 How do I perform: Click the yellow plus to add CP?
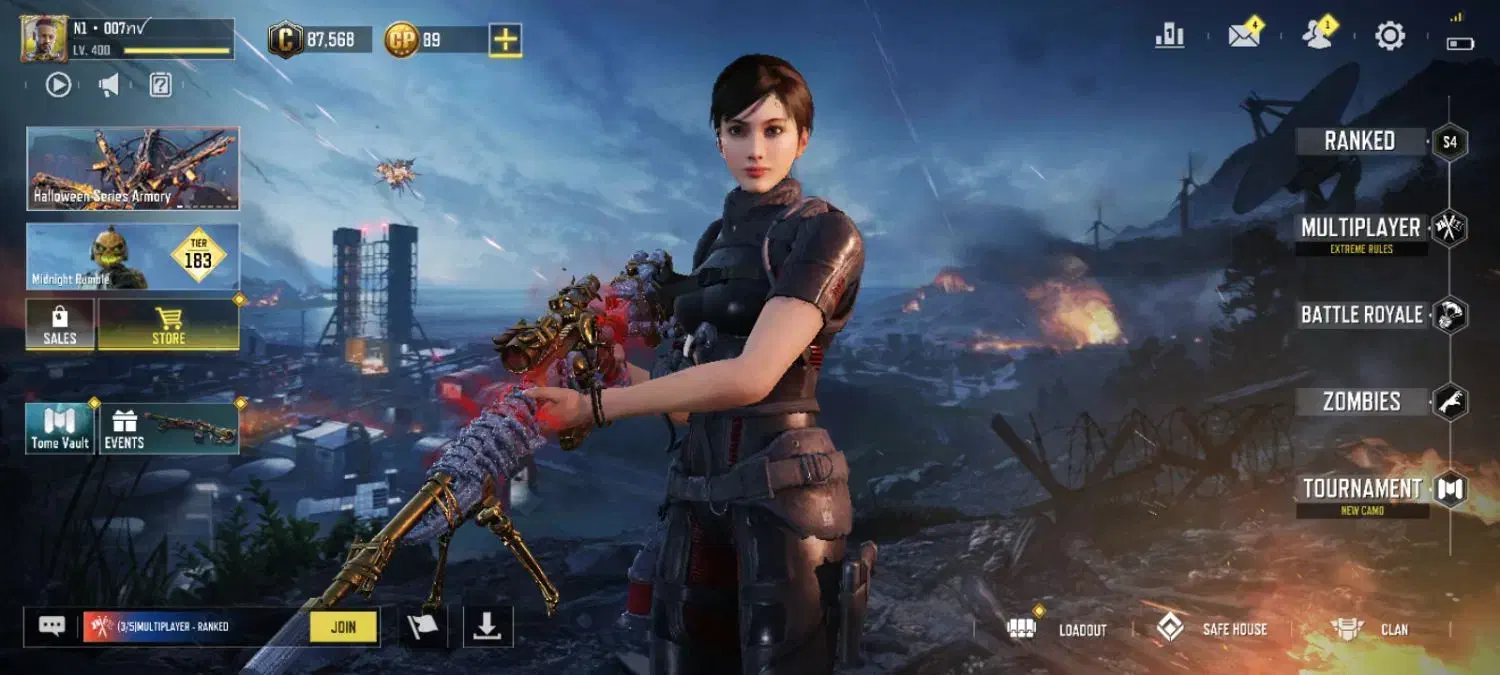[506, 40]
